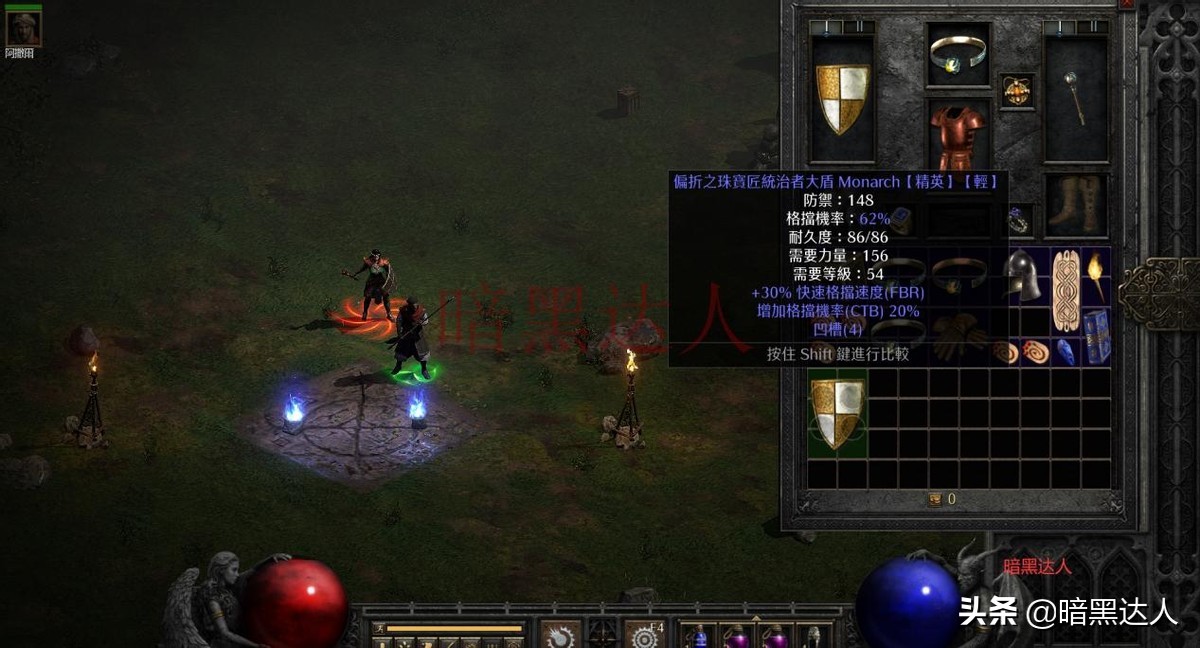Viewport: 1200px width, 648px height.
Task: Pick the equipped scepter weapon slot
Action: point(1075,98)
